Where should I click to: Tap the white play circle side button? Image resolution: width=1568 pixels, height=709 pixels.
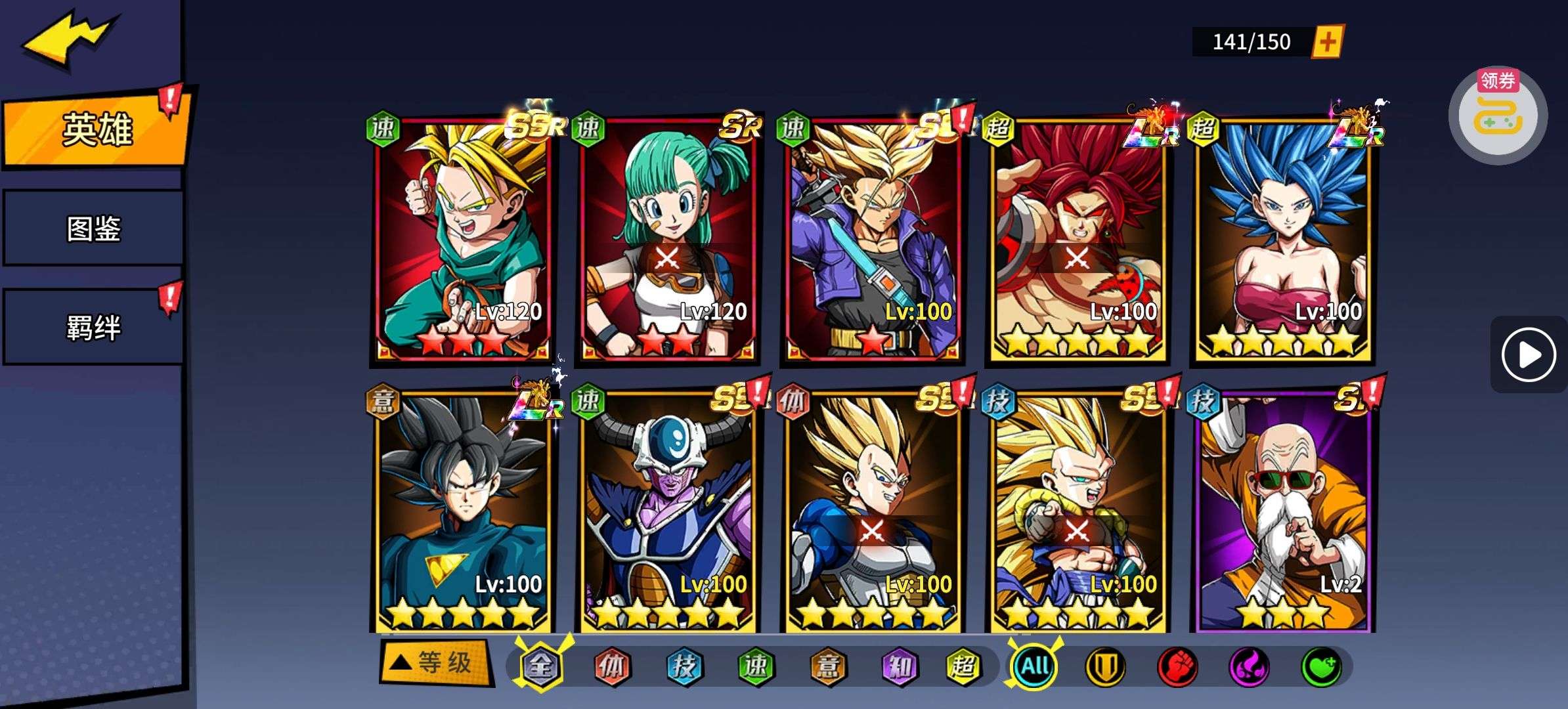pos(1528,355)
